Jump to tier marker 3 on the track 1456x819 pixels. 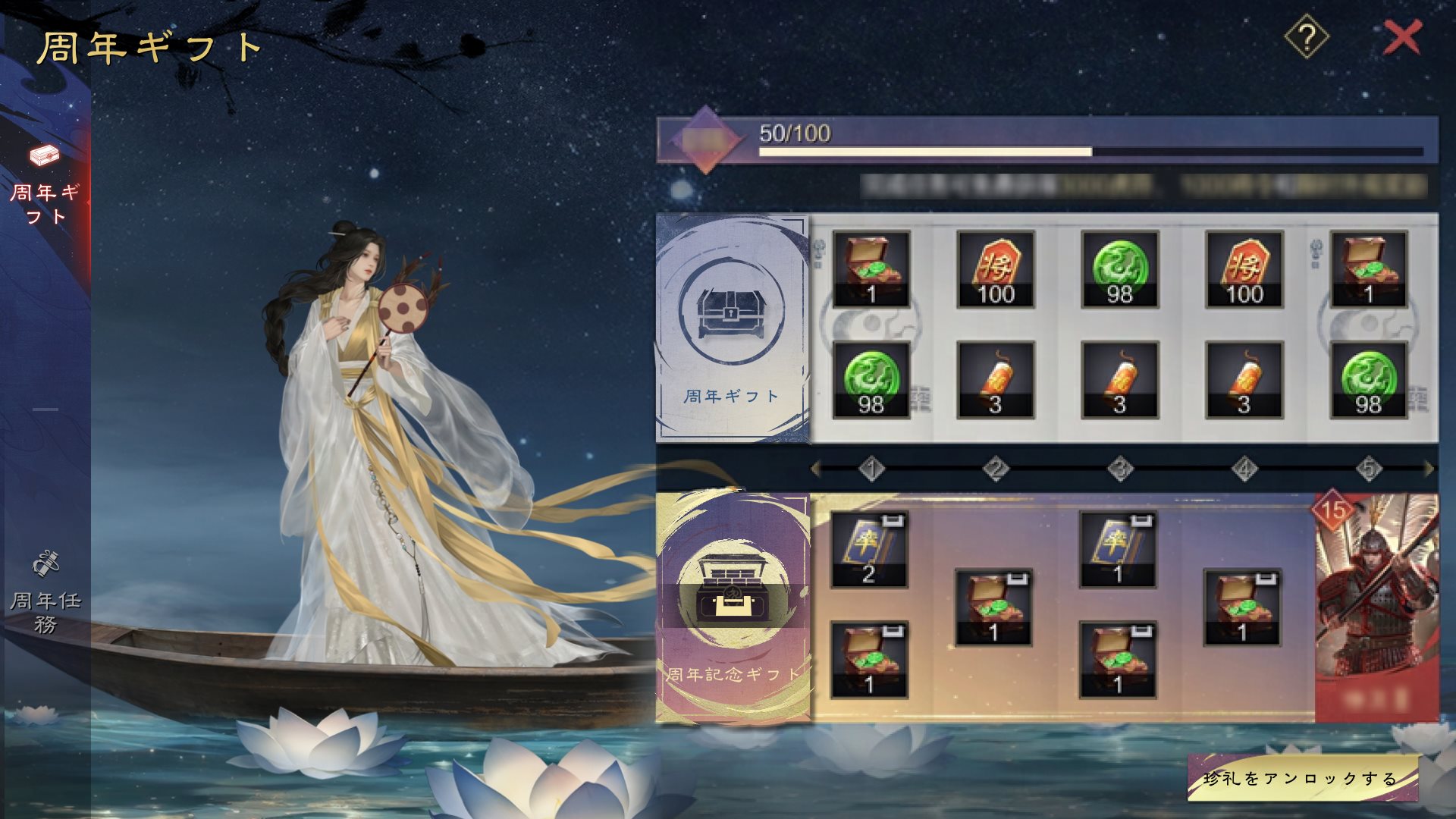pos(1120,469)
